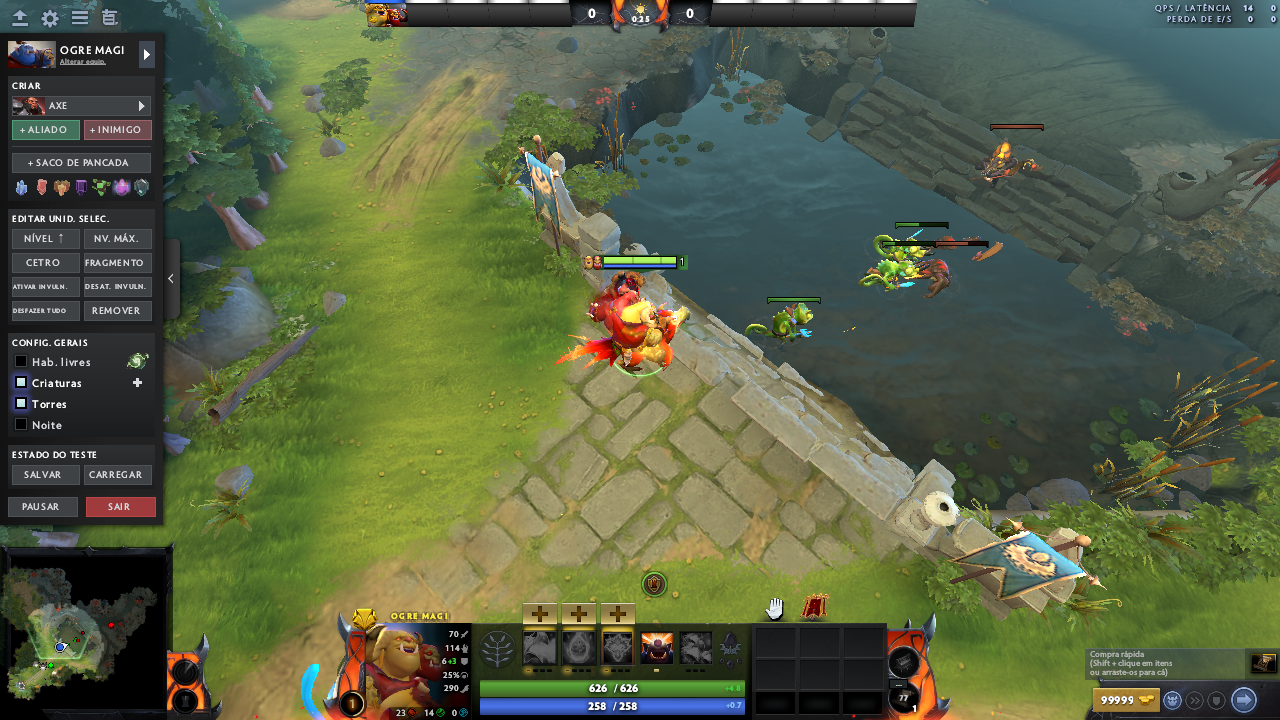The height and width of the screenshot is (720, 1280).
Task: Click the blue courier shield icon near the arrow
Action: [x=1217, y=700]
